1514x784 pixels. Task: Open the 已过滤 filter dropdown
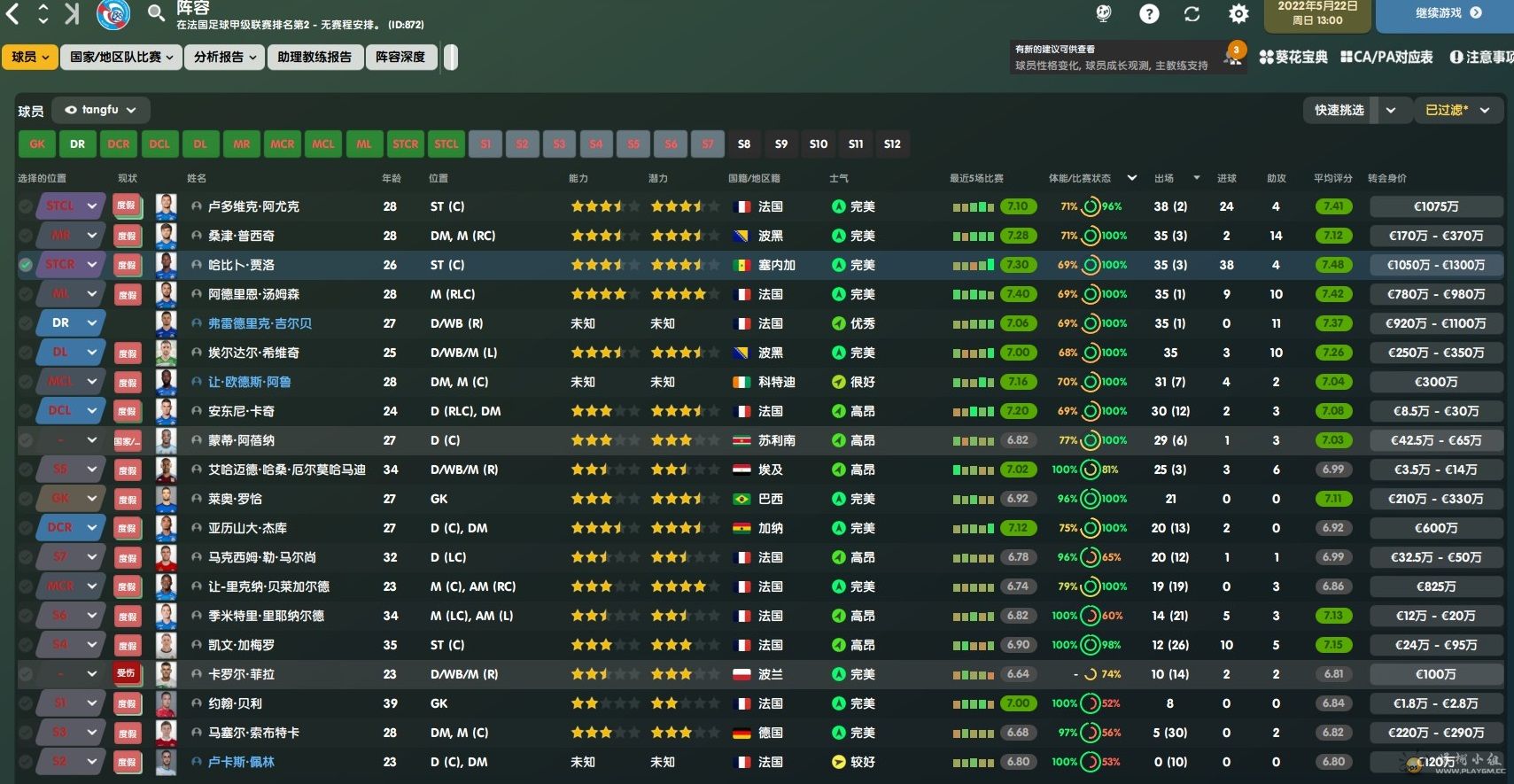click(1458, 110)
